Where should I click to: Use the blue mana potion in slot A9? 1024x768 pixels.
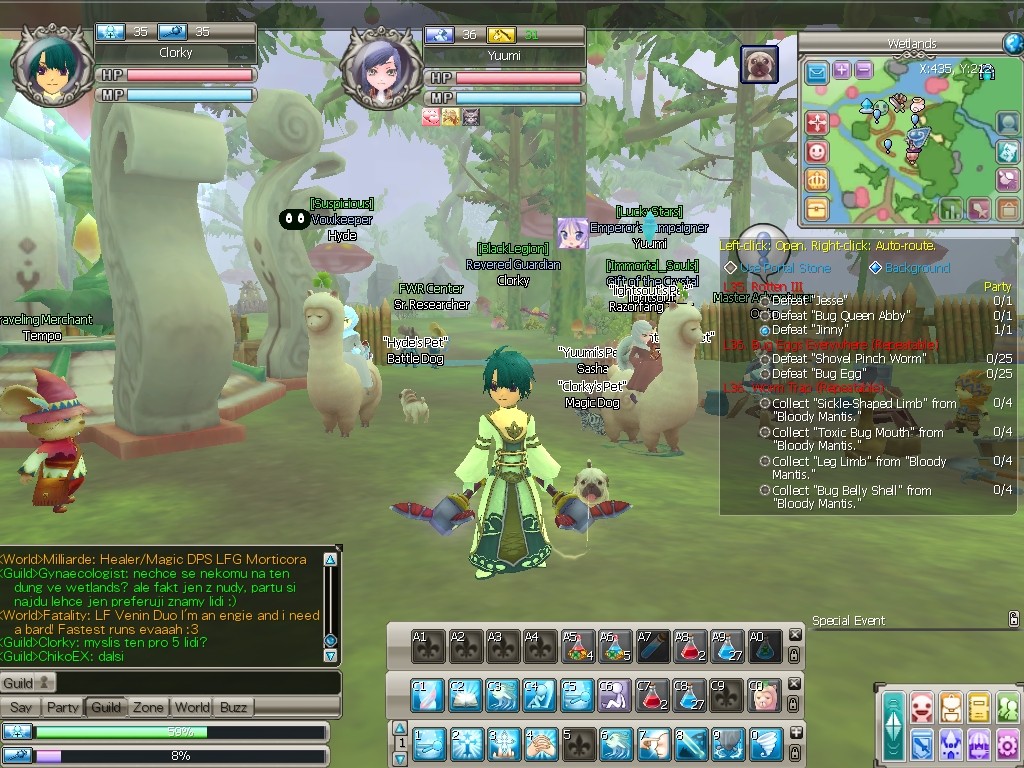coord(727,646)
